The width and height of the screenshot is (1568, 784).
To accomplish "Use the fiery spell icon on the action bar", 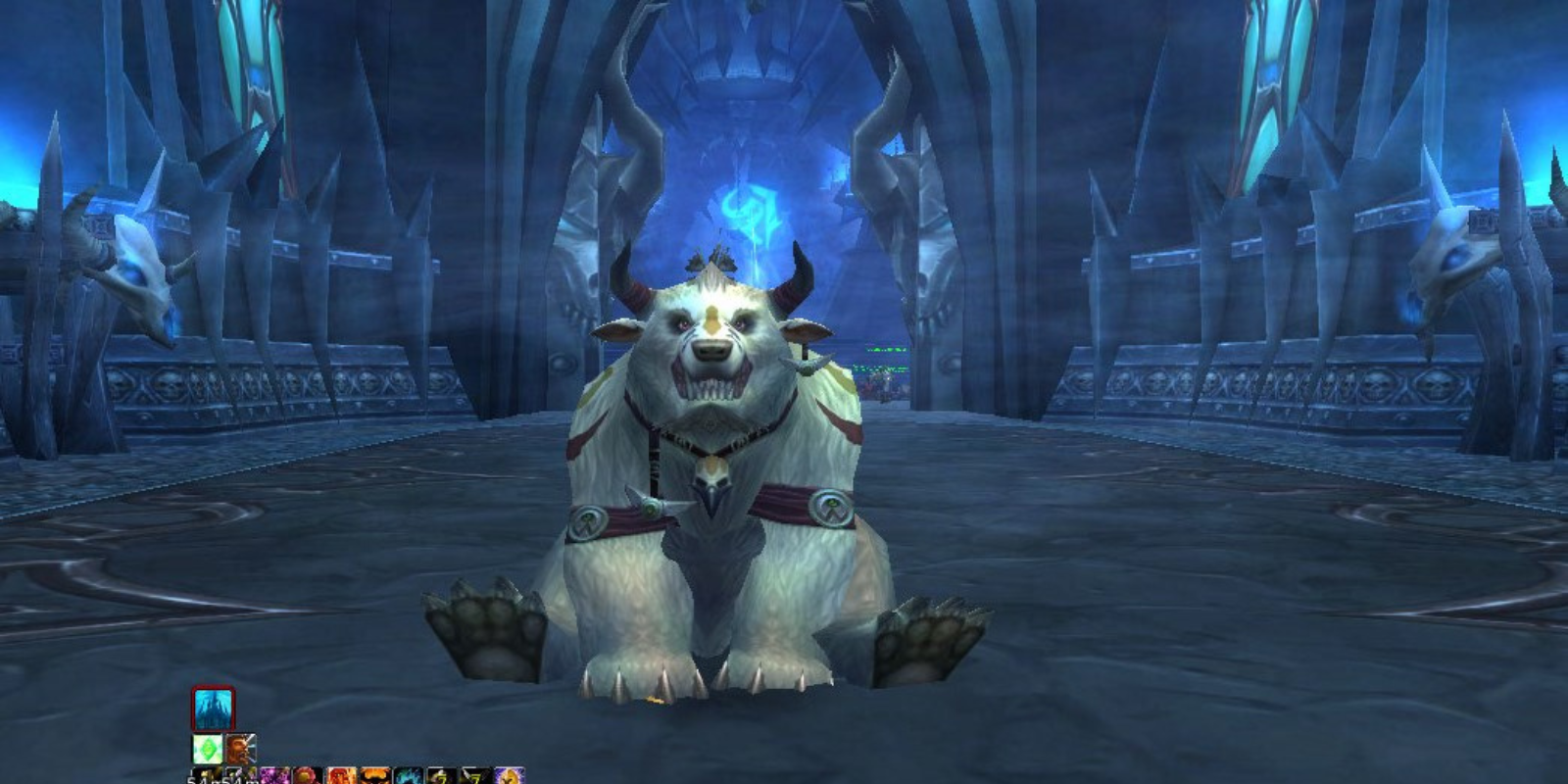I will 342,775.
